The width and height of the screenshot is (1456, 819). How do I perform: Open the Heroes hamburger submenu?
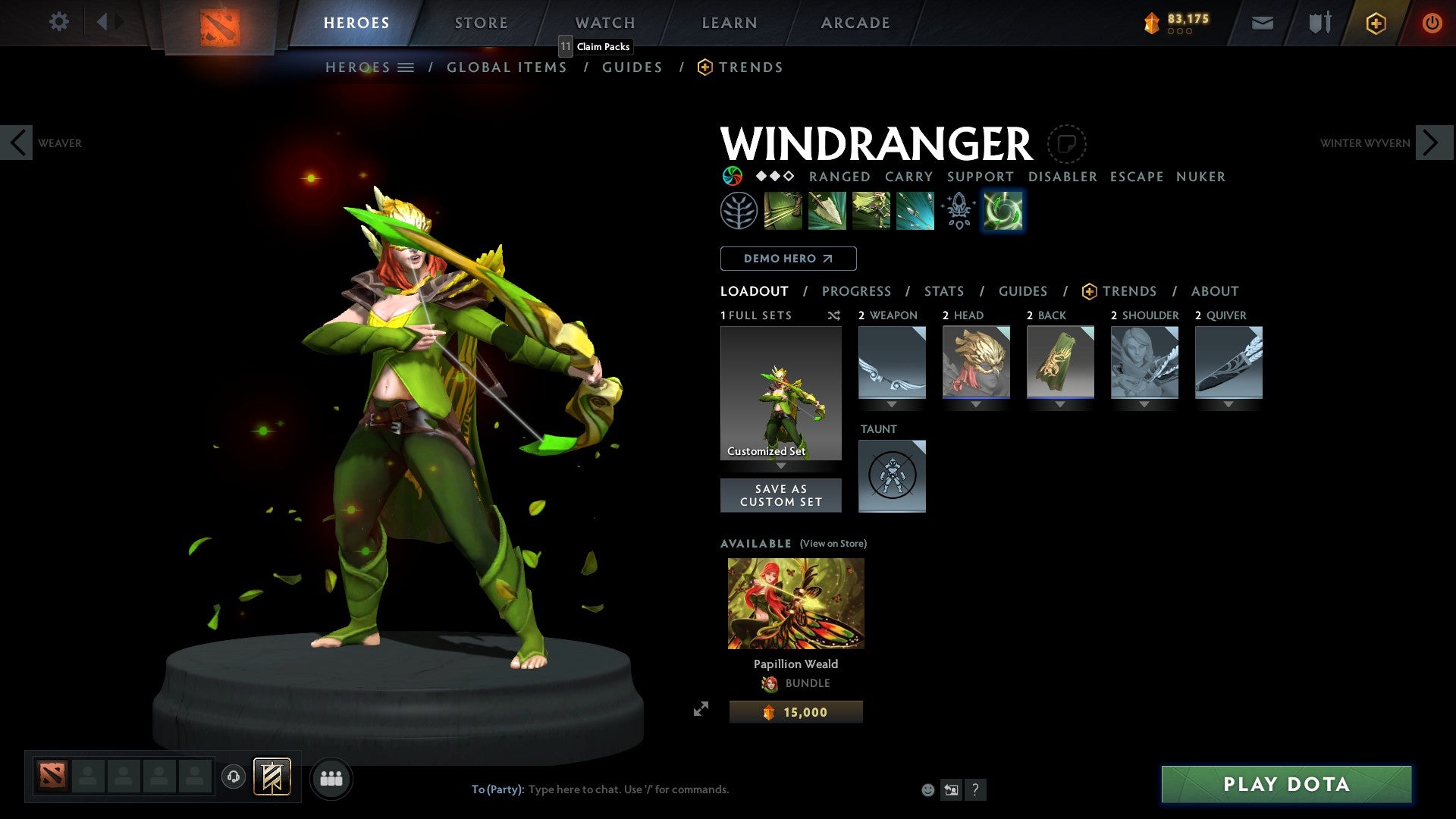(407, 67)
